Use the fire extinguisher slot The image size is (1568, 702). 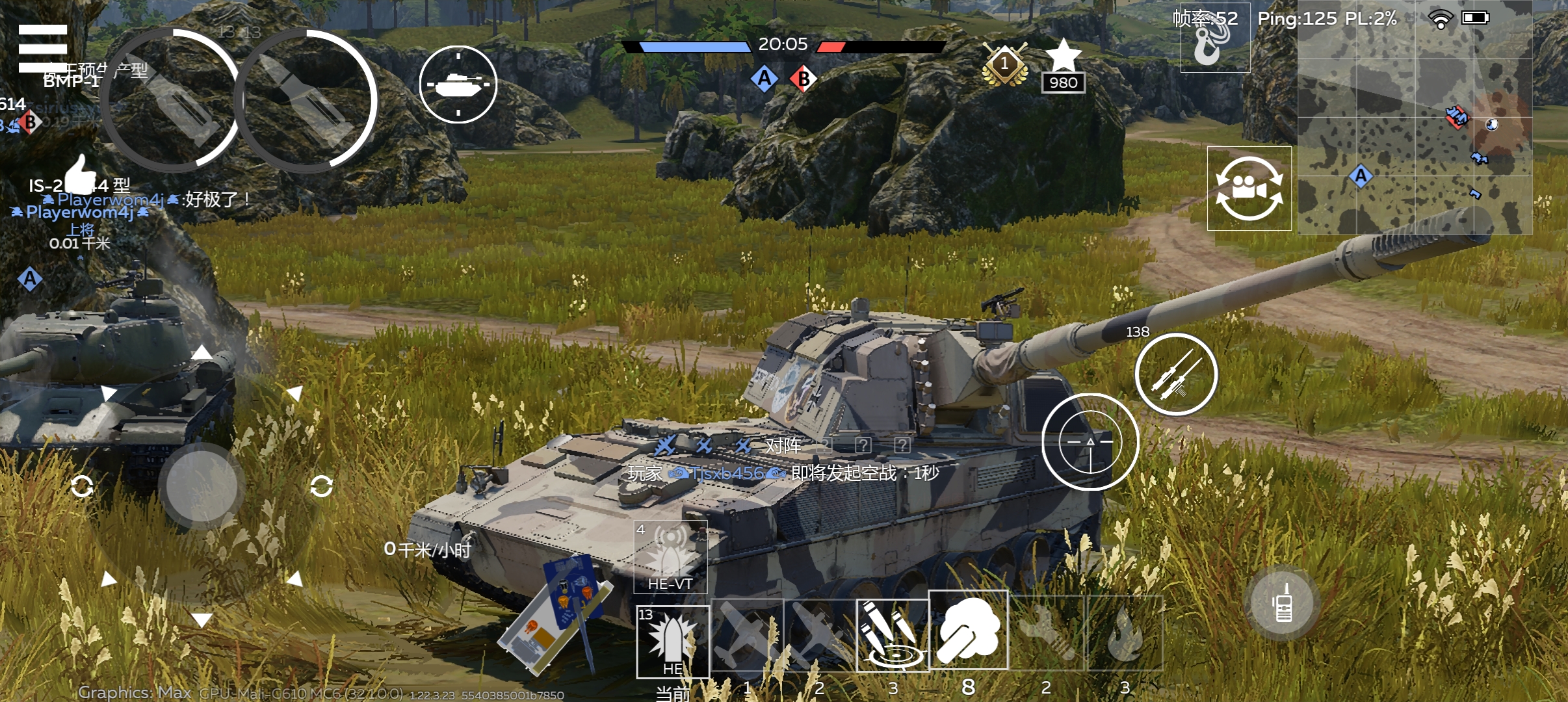(x=1125, y=633)
